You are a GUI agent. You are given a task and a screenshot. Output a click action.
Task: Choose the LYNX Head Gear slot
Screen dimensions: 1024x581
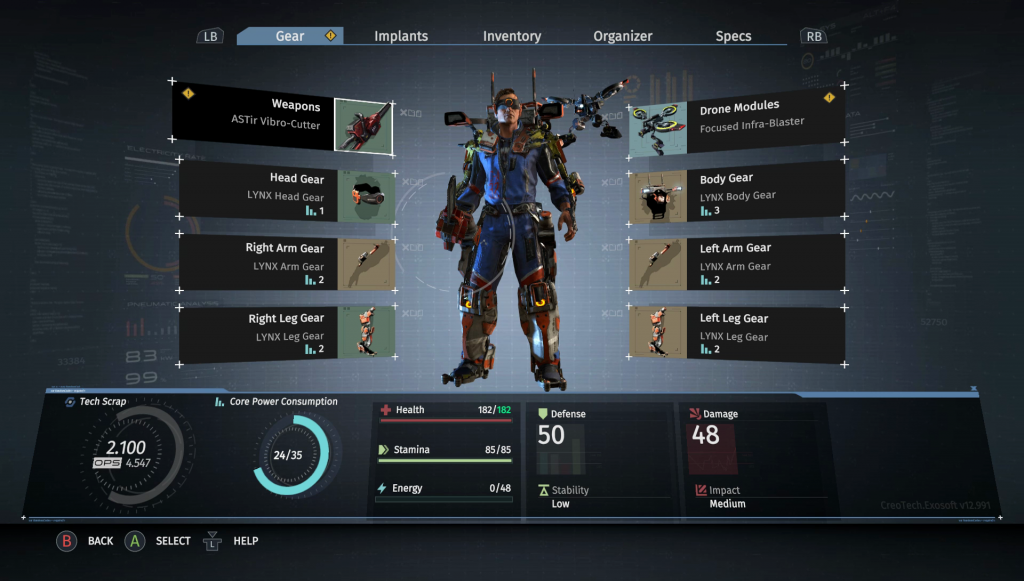[x=287, y=193]
